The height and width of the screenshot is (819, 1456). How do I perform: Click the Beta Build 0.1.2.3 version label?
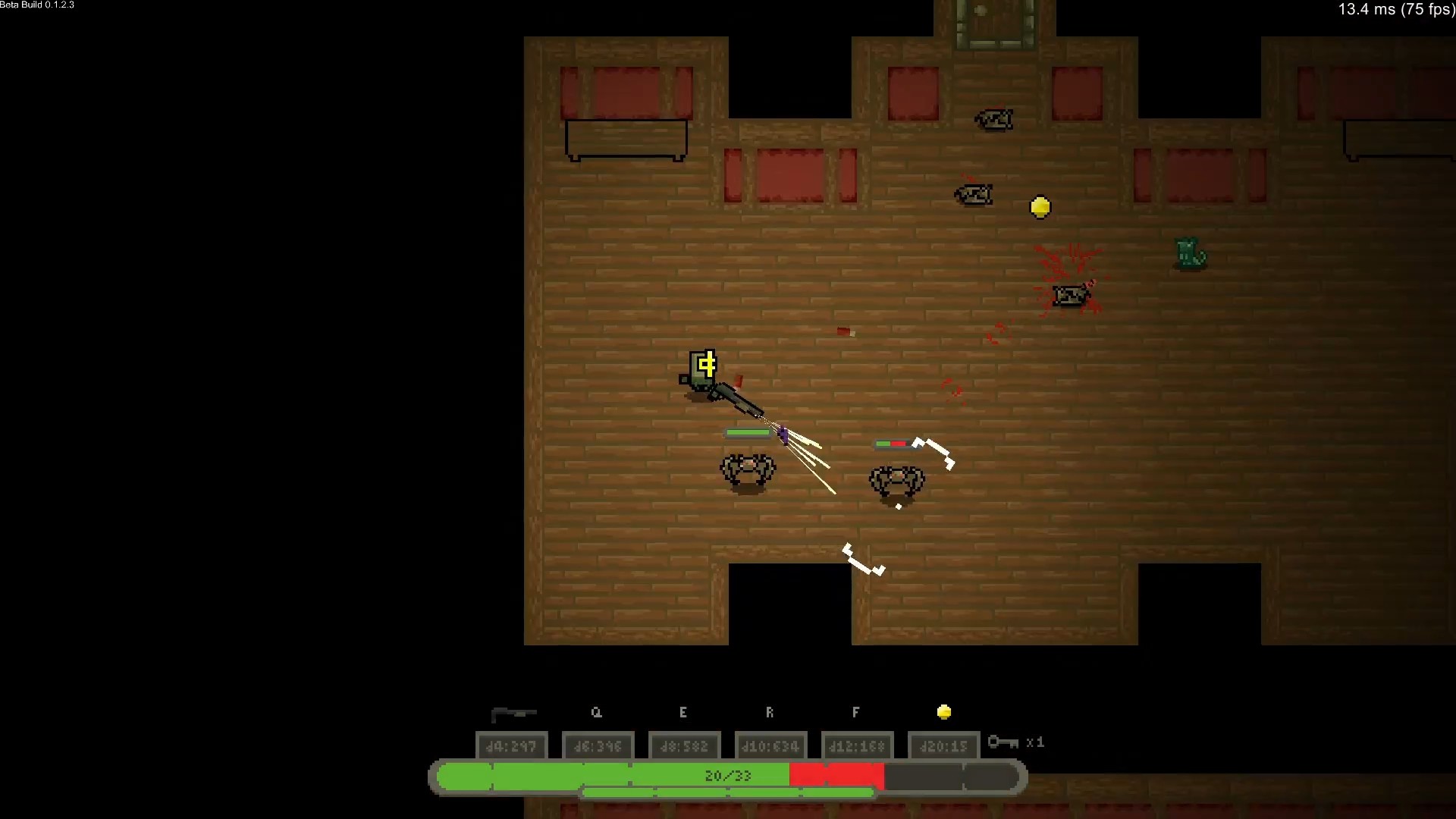coord(36,5)
